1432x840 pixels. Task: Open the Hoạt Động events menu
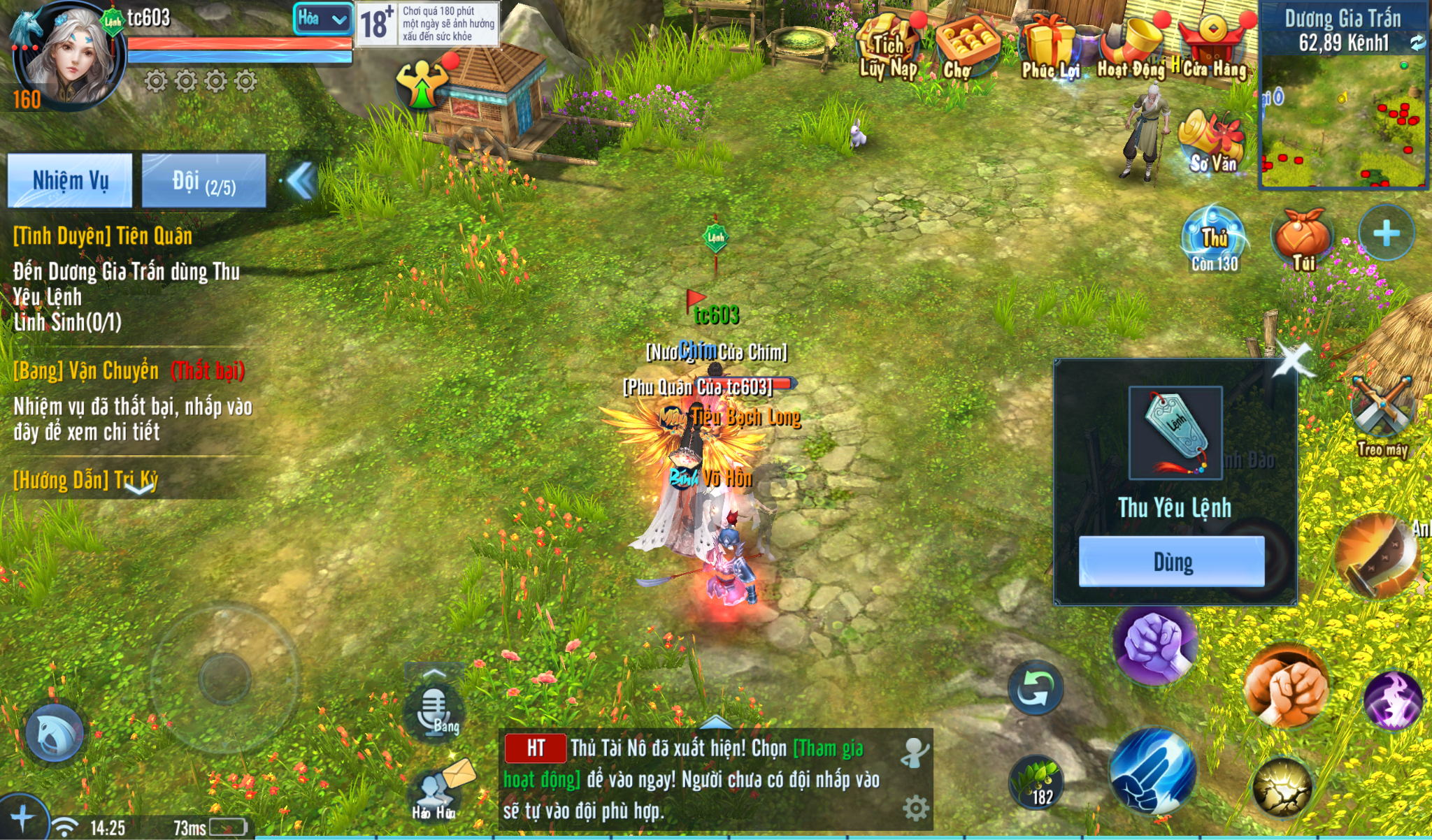pyautogui.click(x=1131, y=48)
